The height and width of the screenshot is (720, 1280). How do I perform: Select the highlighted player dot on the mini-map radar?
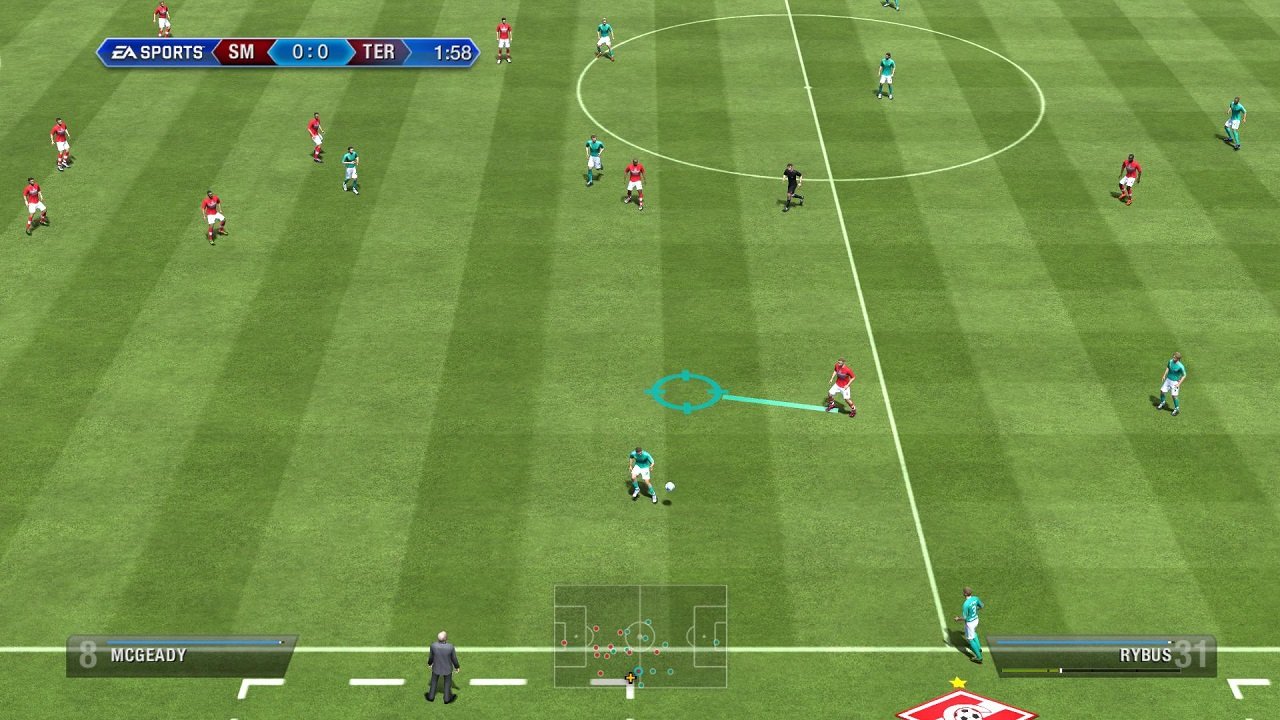tap(639, 671)
